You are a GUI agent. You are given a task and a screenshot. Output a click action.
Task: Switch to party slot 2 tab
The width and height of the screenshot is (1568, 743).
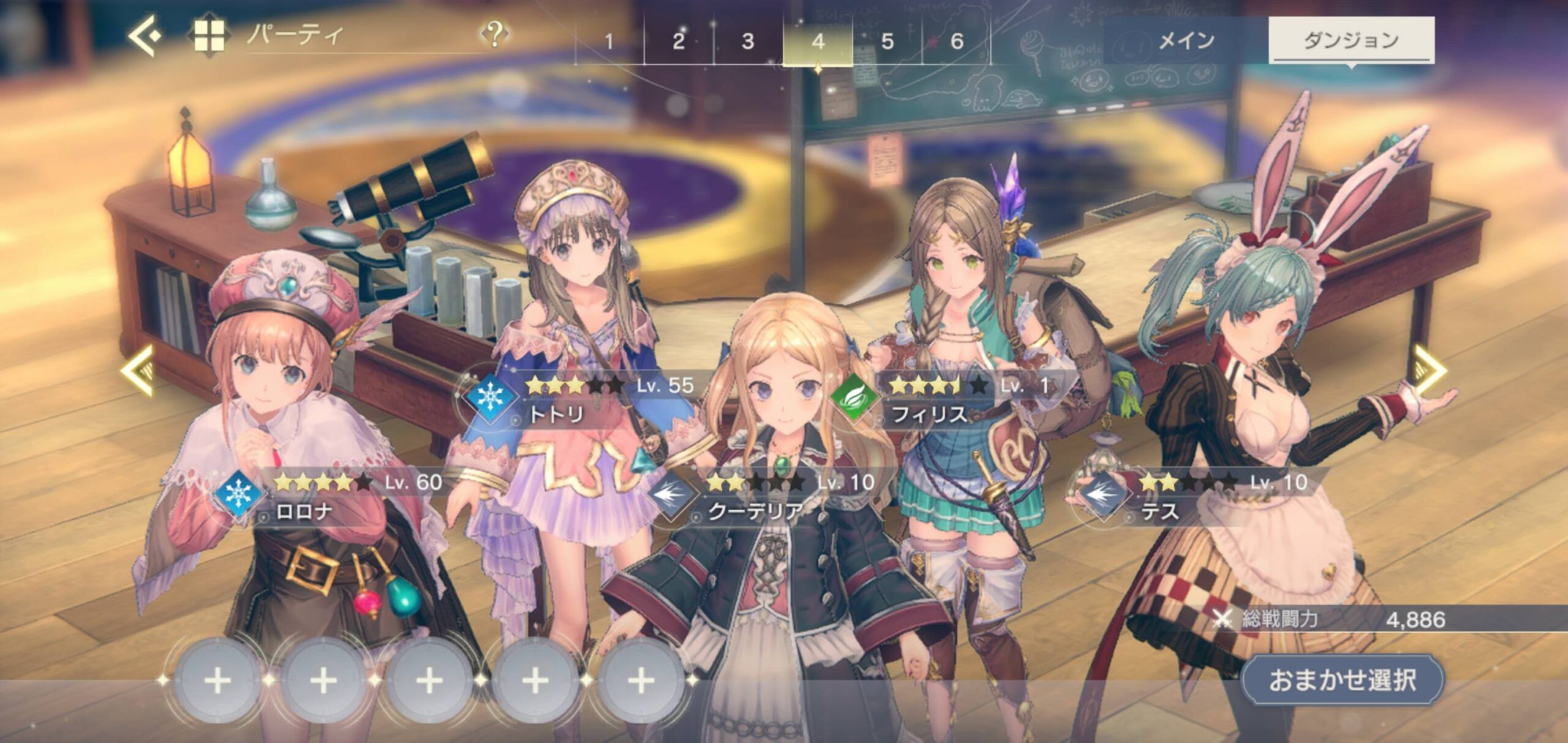tap(679, 42)
